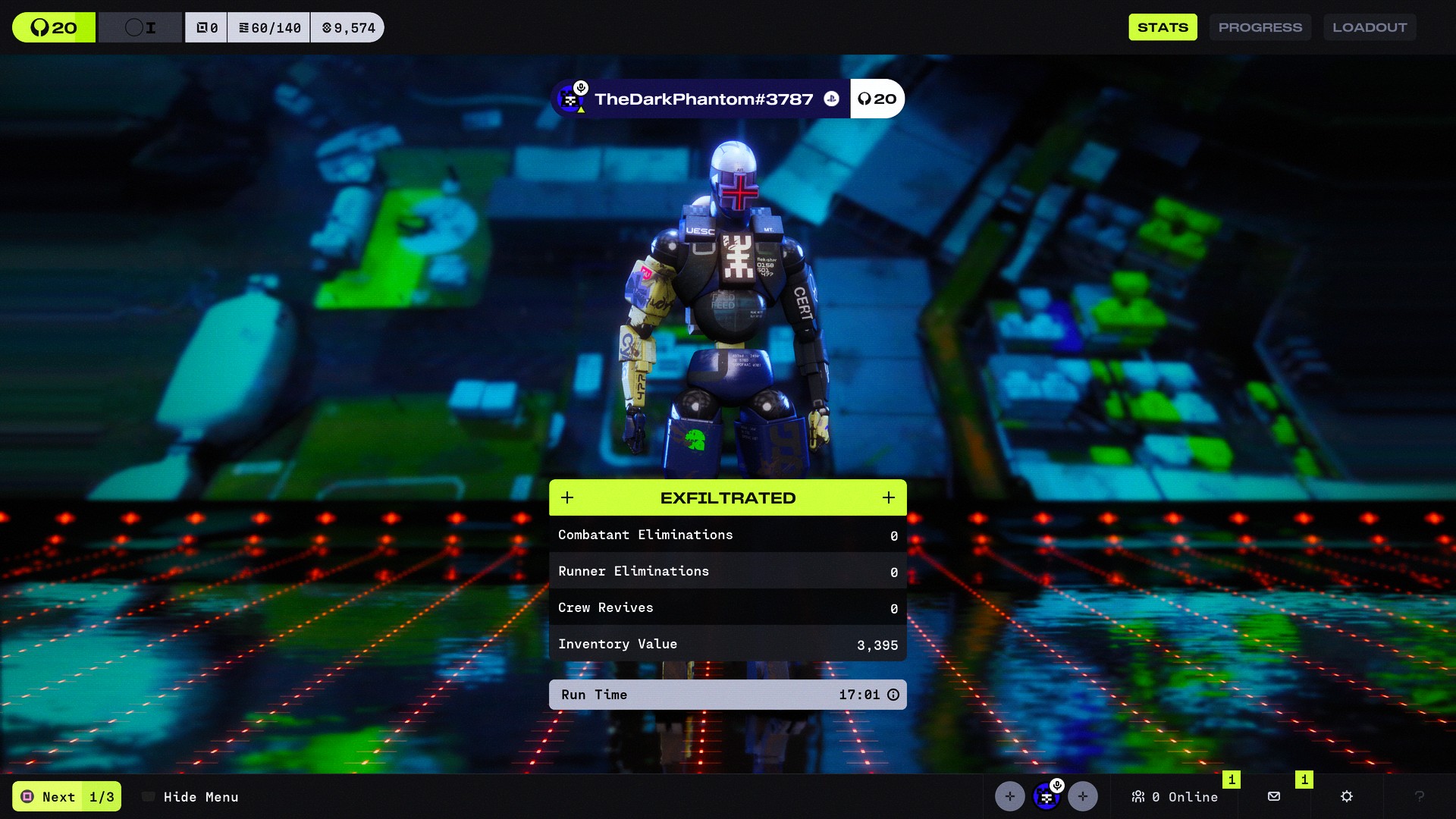Viewport: 1456px width, 819px height.
Task: Open settings gear icon
Action: click(x=1347, y=796)
